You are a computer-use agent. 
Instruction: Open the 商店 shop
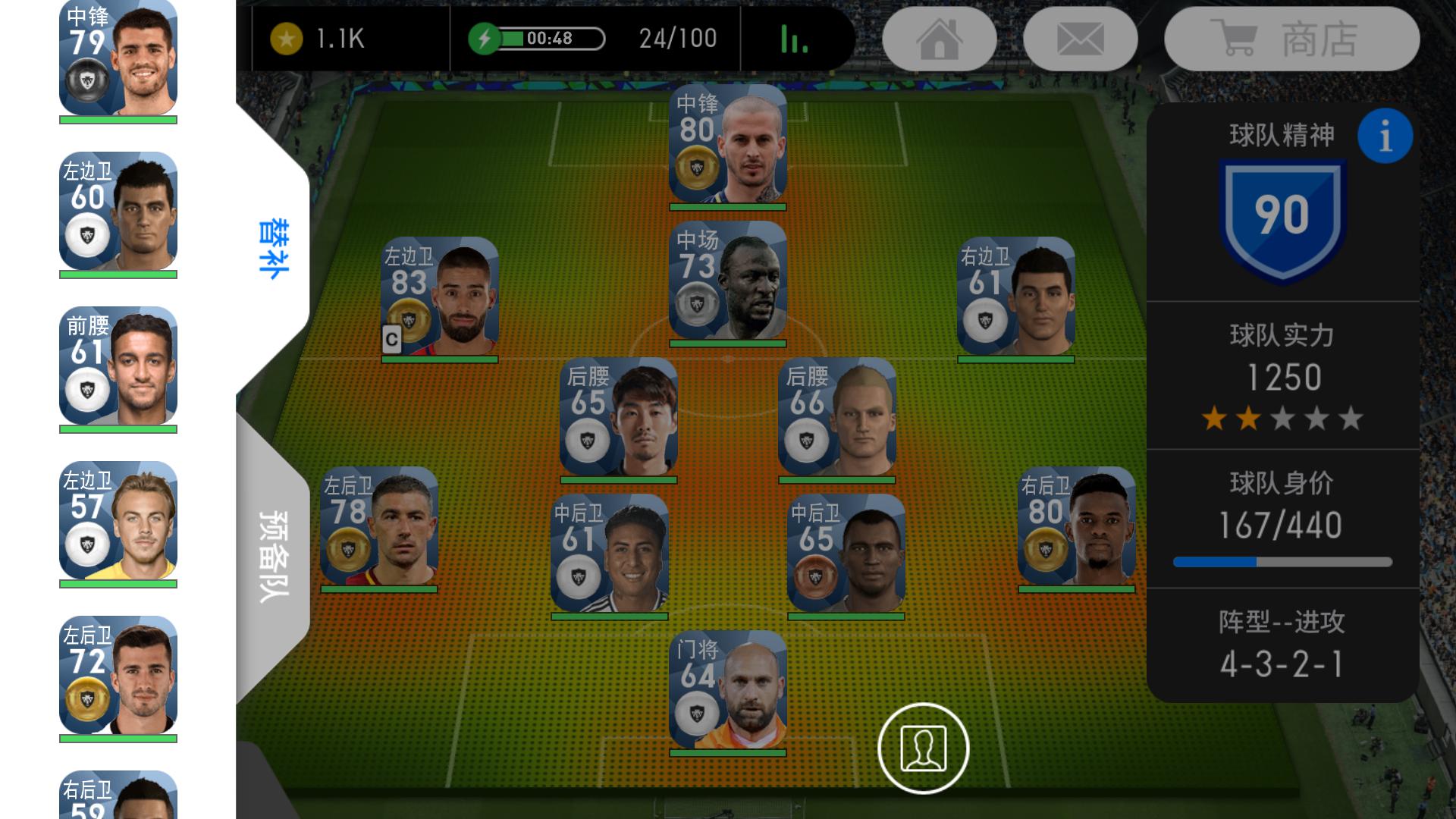1291,39
